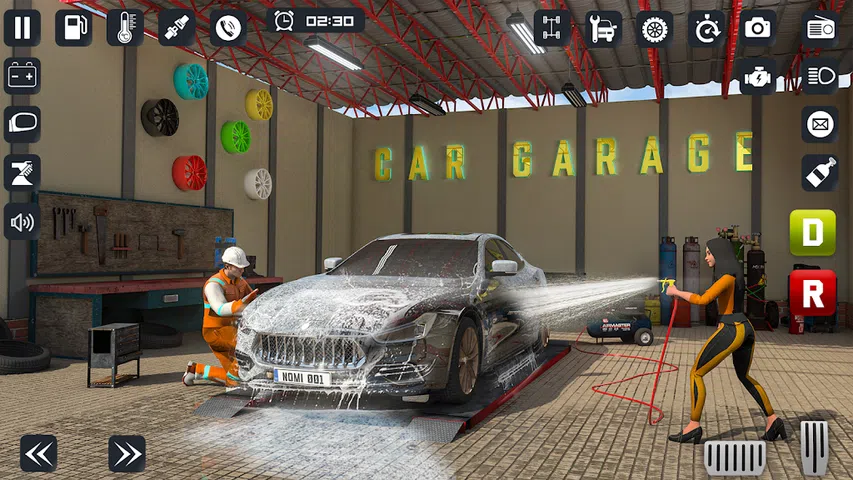Turn on the radio
Image resolution: width=853 pixels, height=480 pixels.
pos(820,28)
